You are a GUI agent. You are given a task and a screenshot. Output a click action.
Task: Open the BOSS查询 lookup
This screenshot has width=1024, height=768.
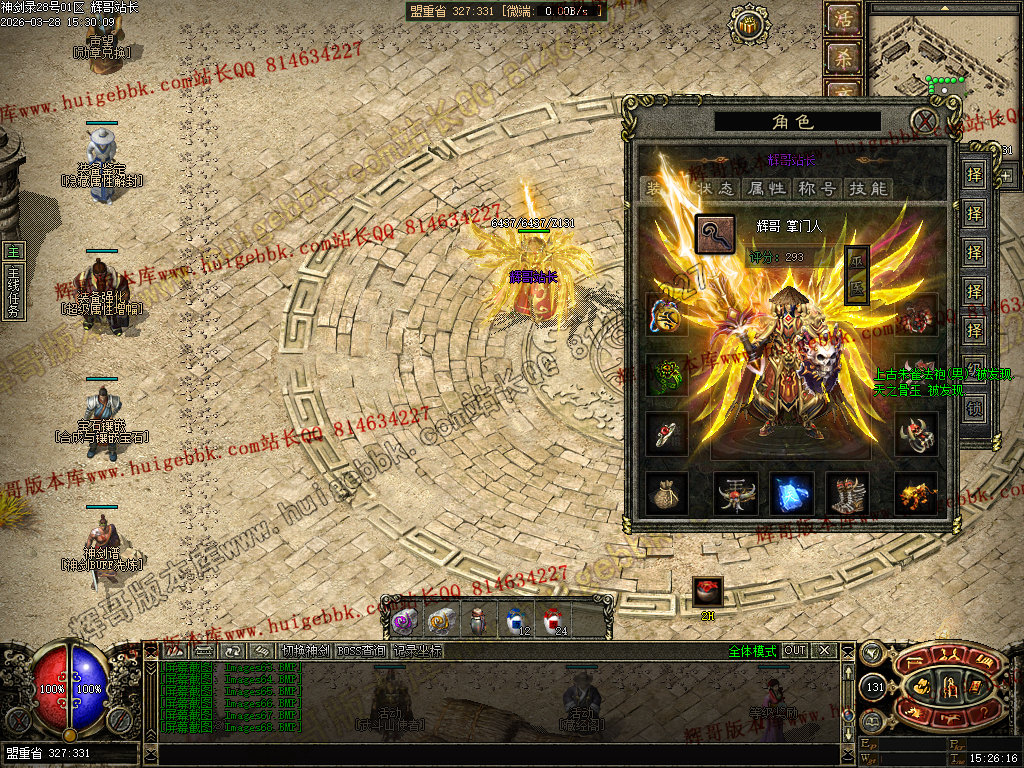click(x=361, y=651)
